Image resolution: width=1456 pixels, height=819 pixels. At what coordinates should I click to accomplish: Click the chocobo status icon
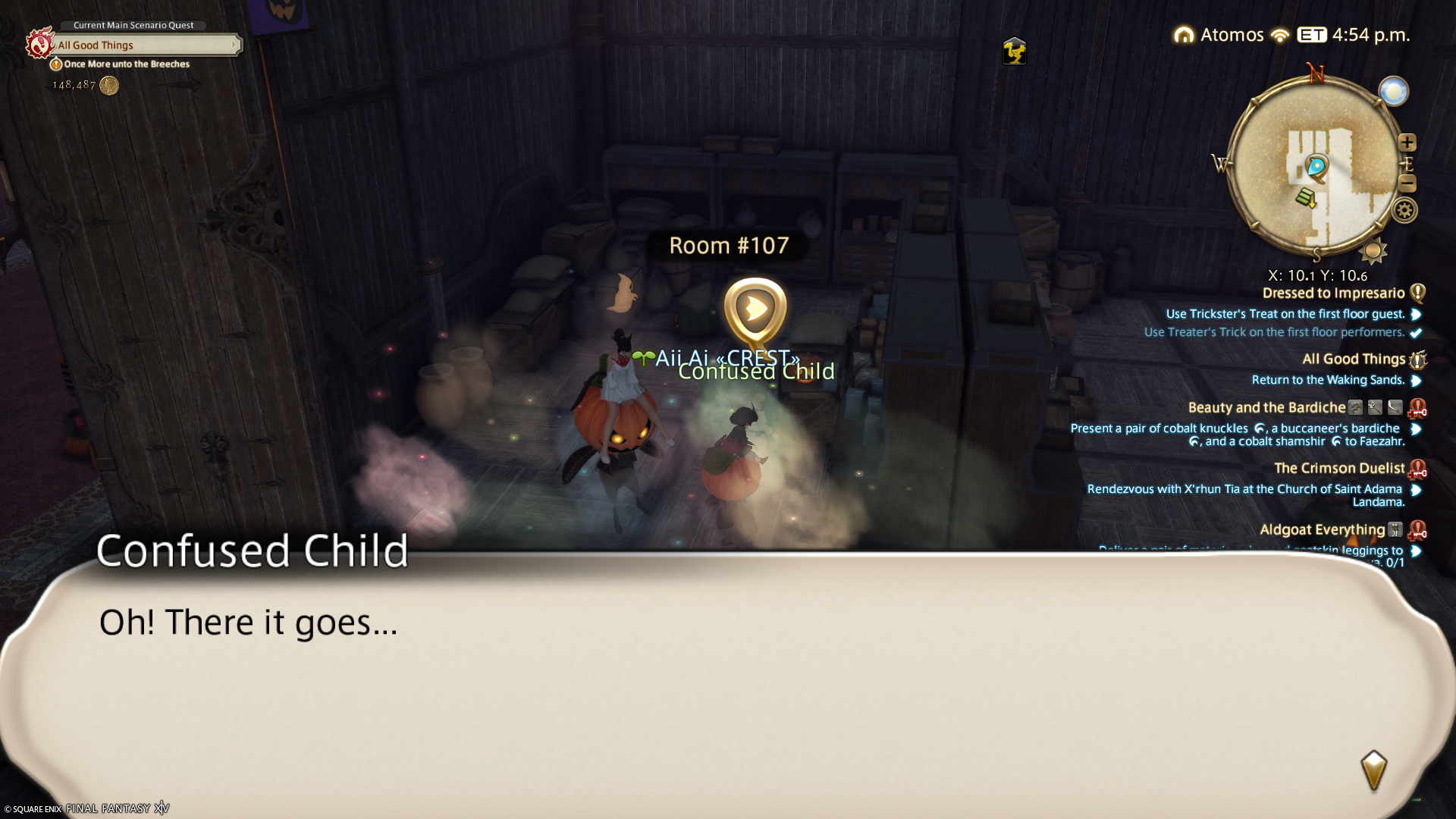[x=1014, y=52]
